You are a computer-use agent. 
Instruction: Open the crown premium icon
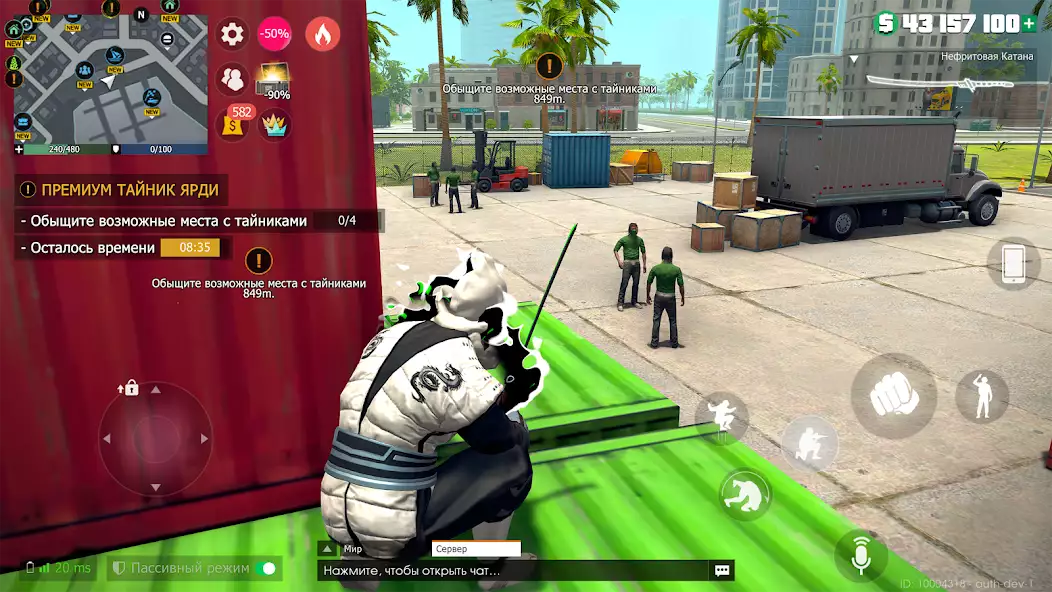click(x=274, y=124)
